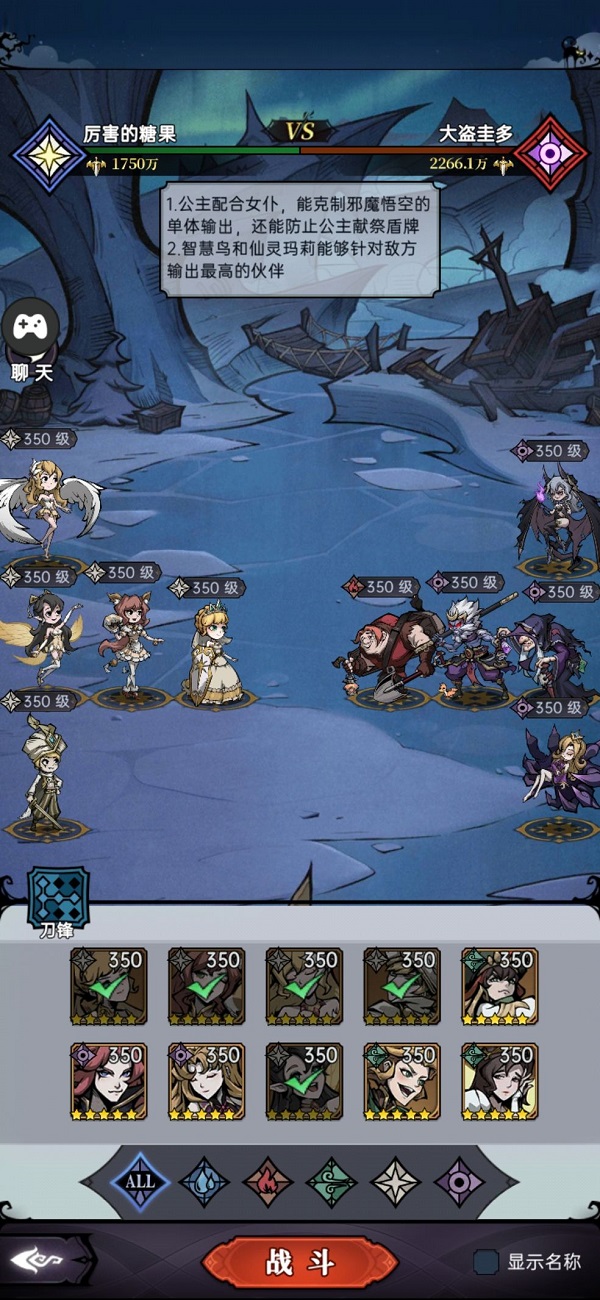Filter heroes by fire element
600x1300 pixels.
(268, 1181)
